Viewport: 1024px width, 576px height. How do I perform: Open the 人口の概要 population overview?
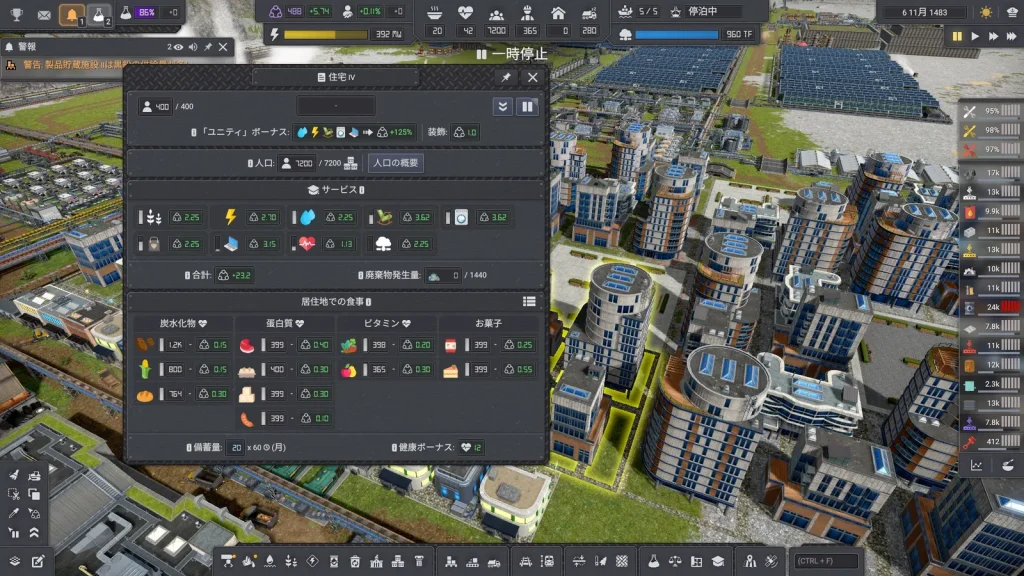tap(396, 163)
